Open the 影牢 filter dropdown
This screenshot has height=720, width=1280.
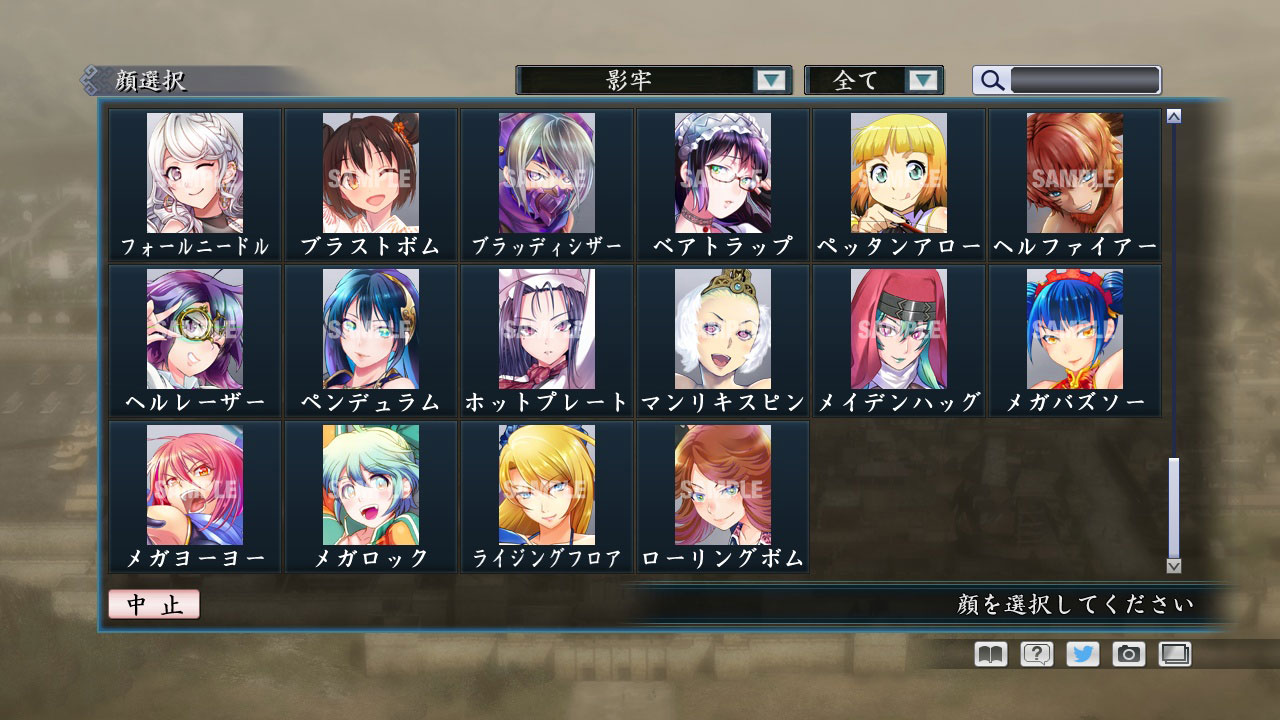click(x=651, y=79)
